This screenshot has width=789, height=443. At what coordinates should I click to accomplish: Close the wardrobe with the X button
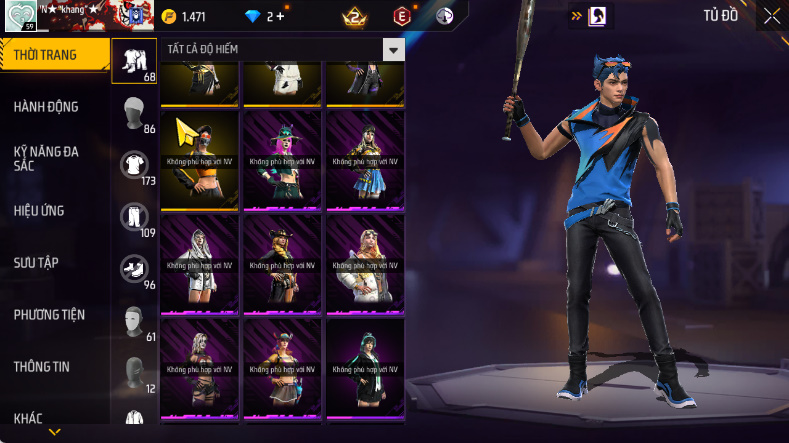(x=772, y=15)
